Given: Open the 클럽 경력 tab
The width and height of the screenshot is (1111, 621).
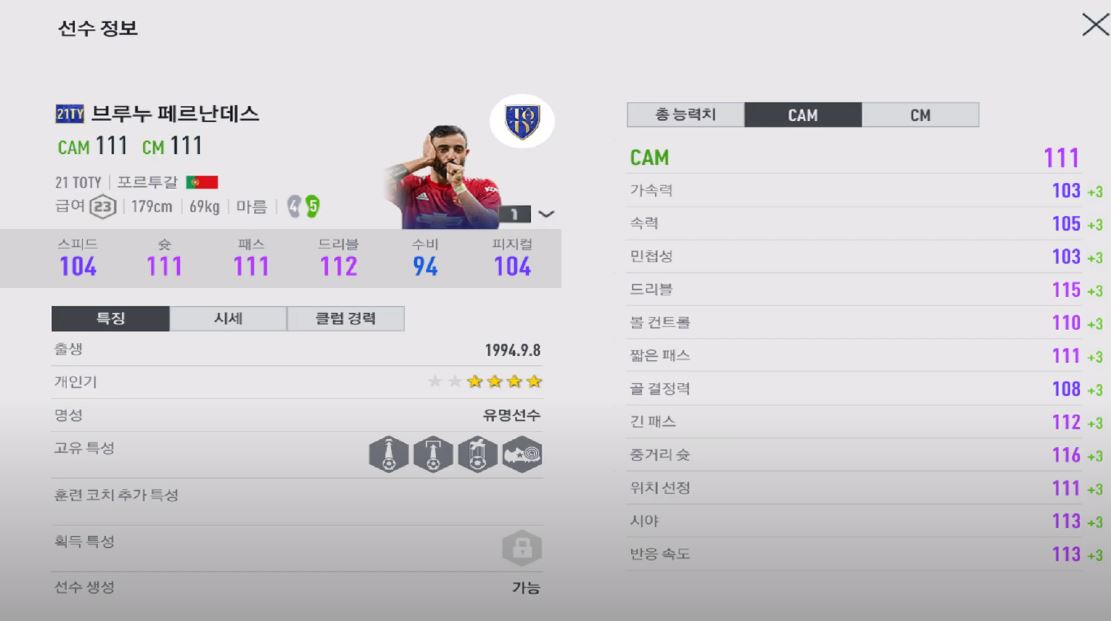Looking at the screenshot, I should coord(345,319).
